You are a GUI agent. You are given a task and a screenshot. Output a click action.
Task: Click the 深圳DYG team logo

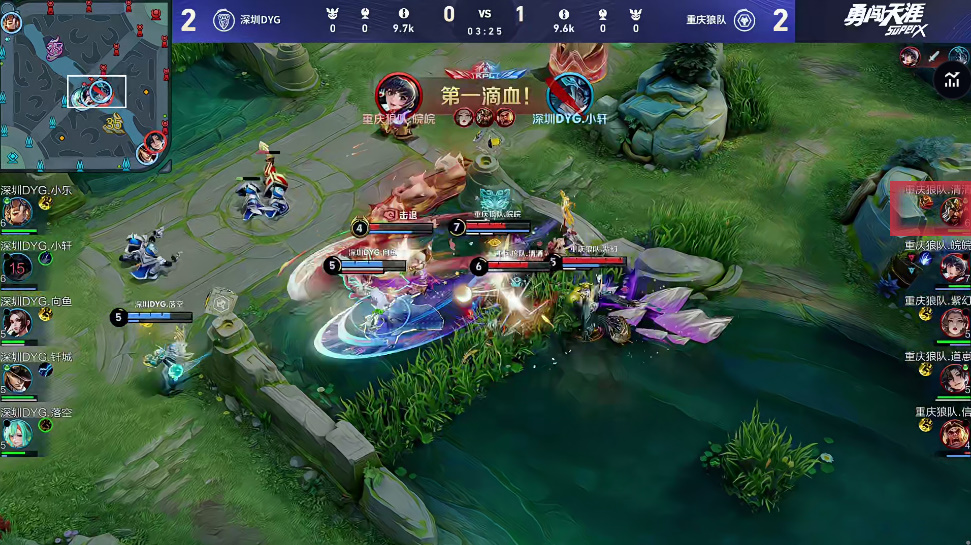tap(224, 20)
